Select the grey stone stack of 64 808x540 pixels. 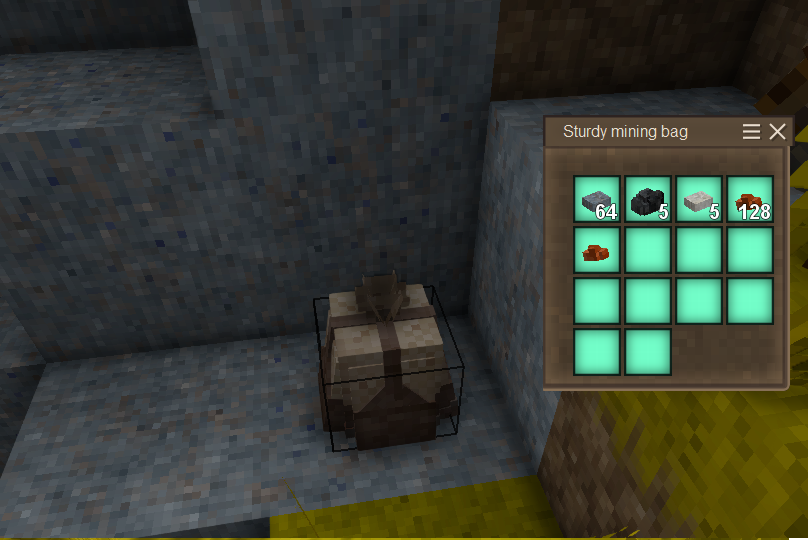point(597,199)
